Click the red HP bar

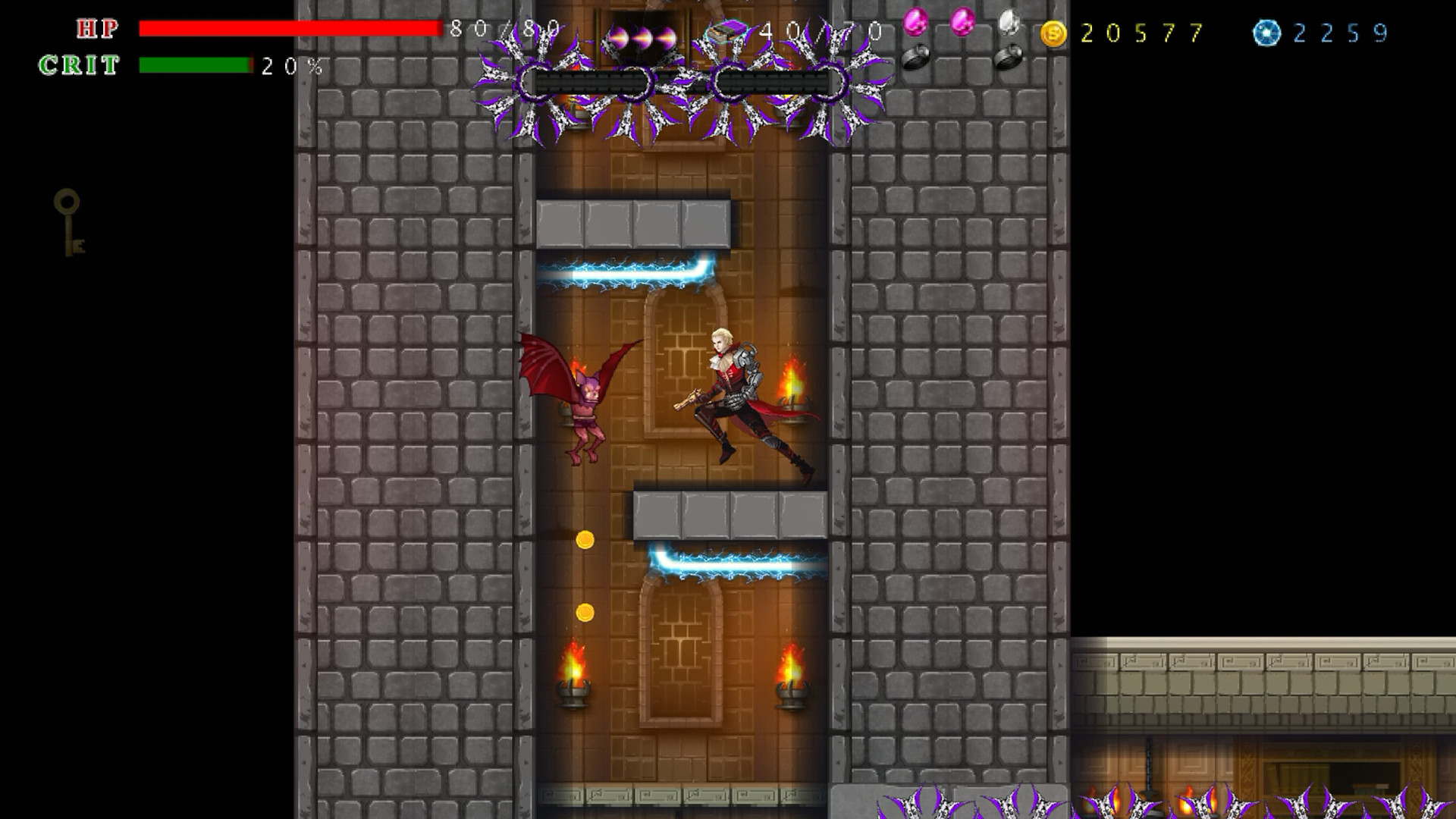pos(288,28)
